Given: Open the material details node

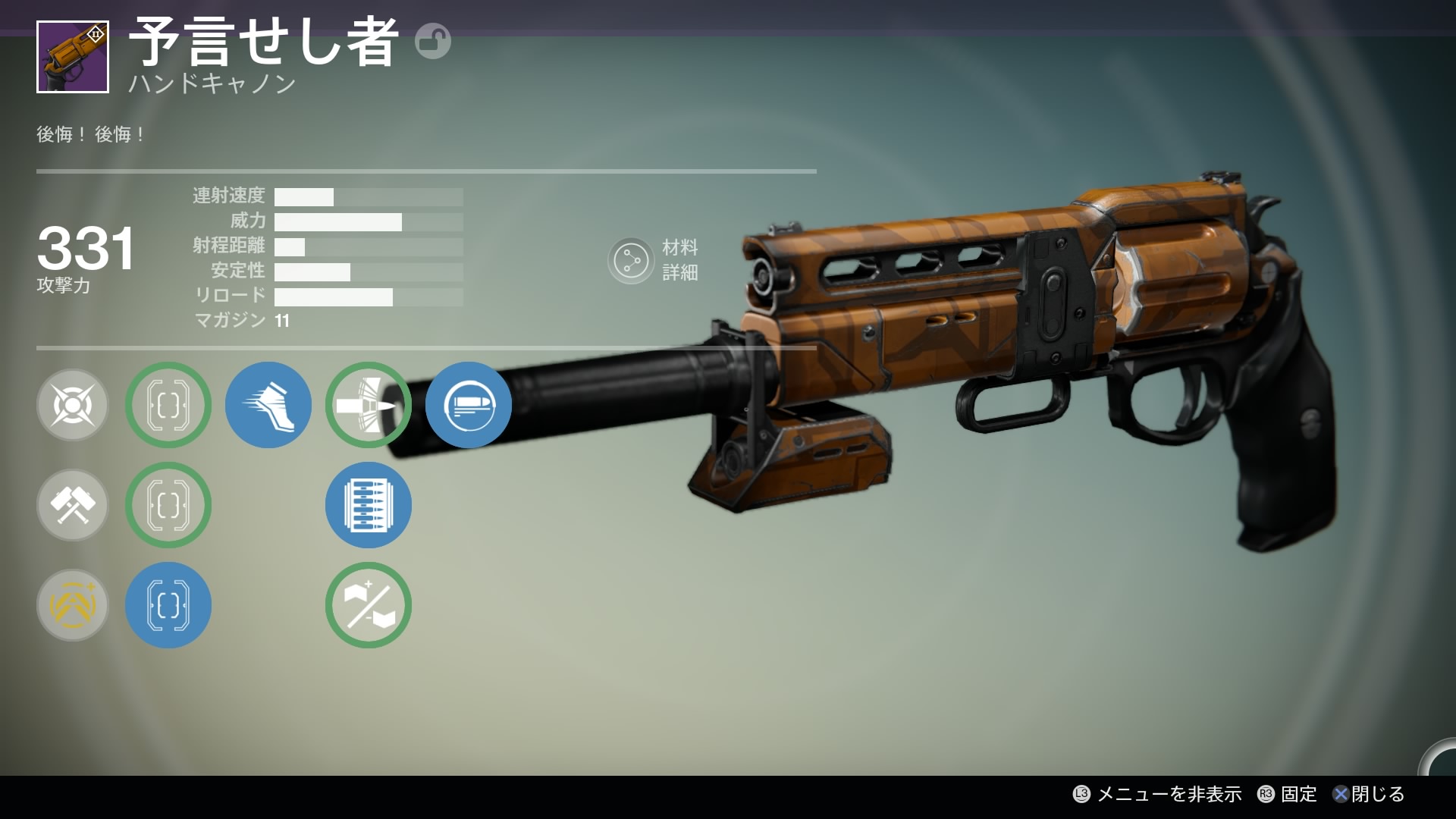Looking at the screenshot, I should coord(631,261).
